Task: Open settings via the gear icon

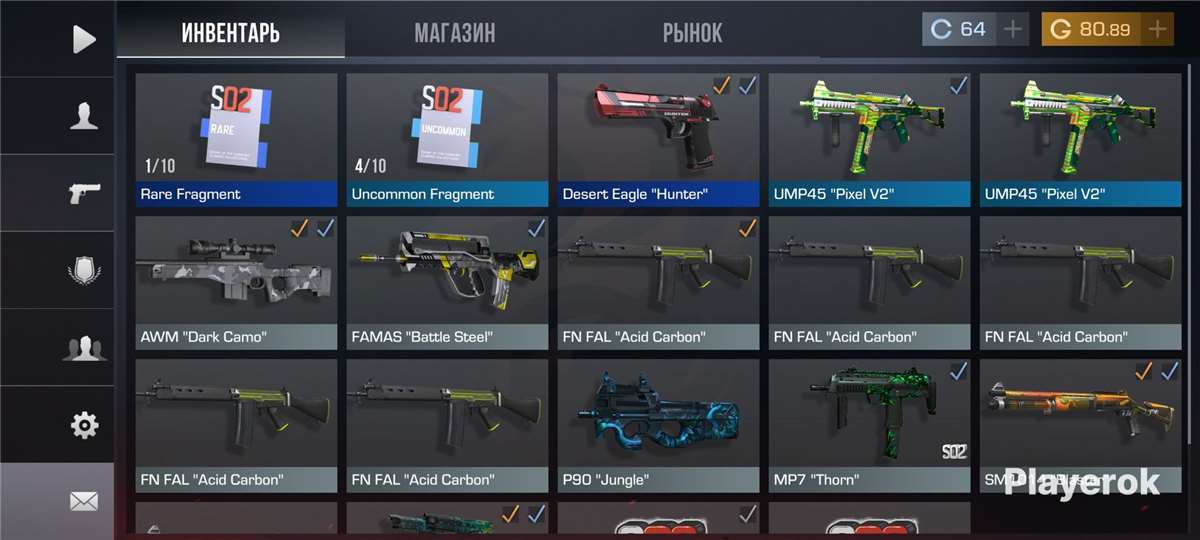Action: [84, 425]
